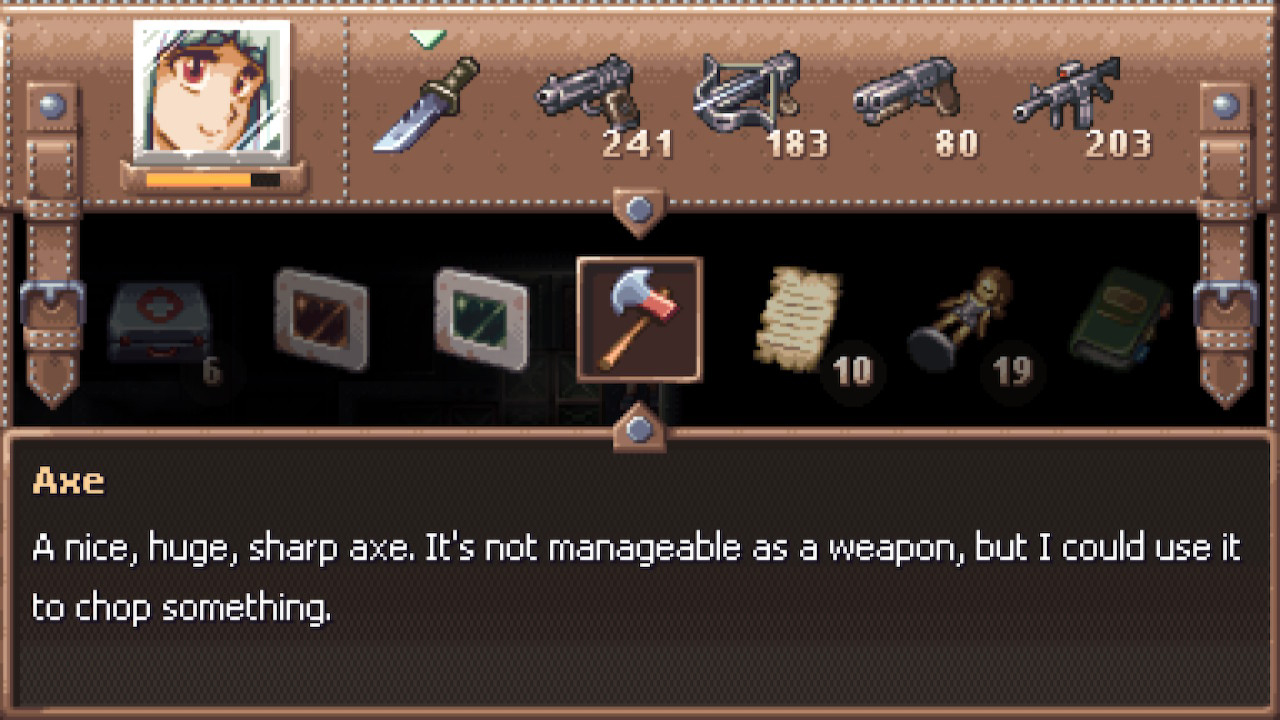Inspect the brown framed photograph

coord(320,320)
